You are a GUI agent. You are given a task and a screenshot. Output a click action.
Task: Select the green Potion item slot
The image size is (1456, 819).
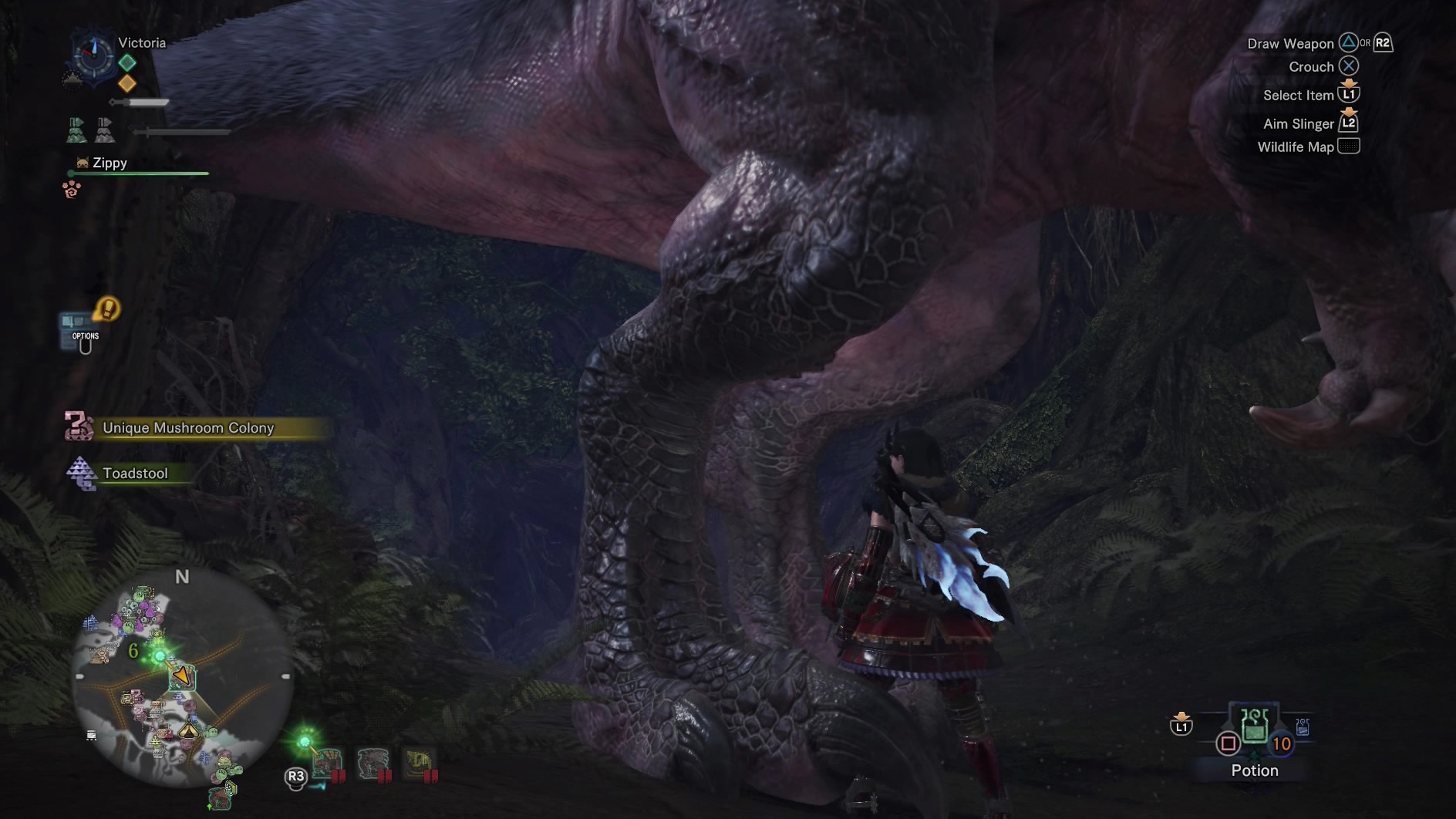pyautogui.click(x=1255, y=726)
